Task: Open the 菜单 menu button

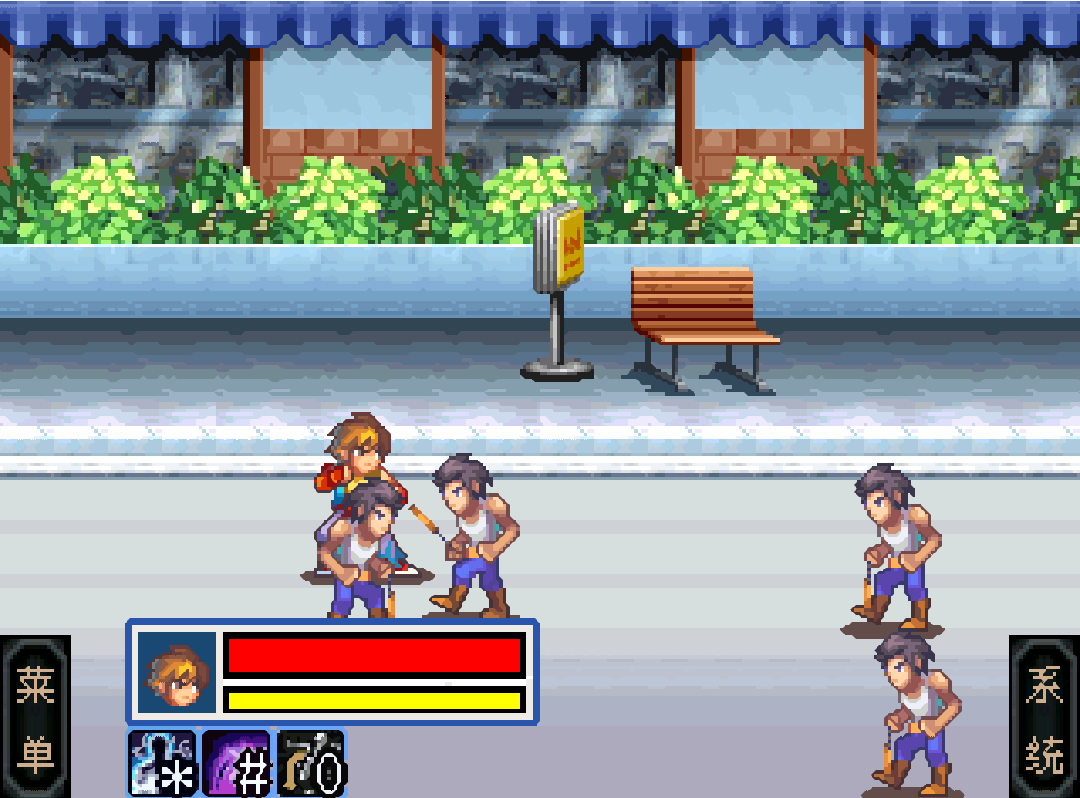Action: (x=35, y=716)
